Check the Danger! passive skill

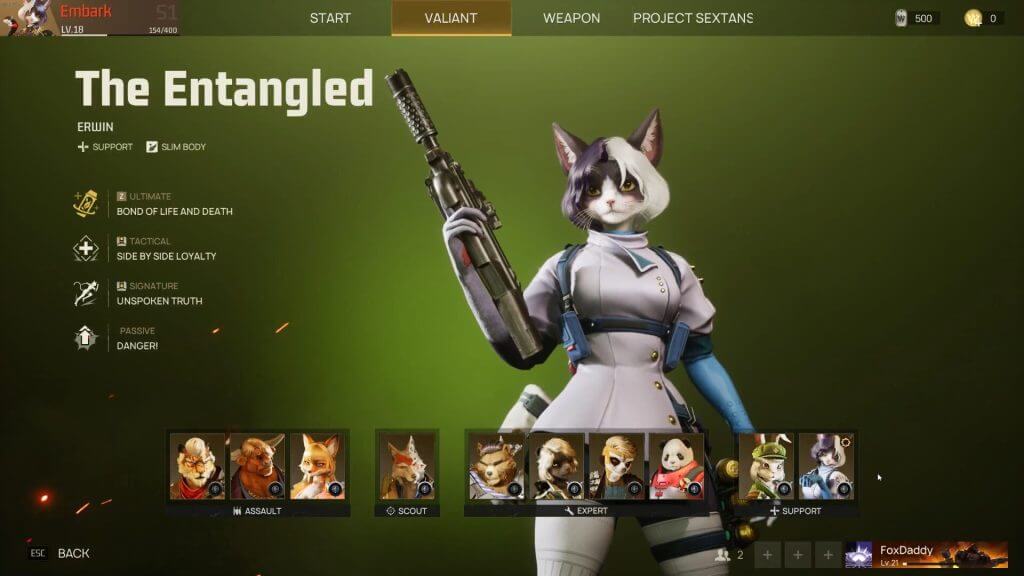coord(137,346)
